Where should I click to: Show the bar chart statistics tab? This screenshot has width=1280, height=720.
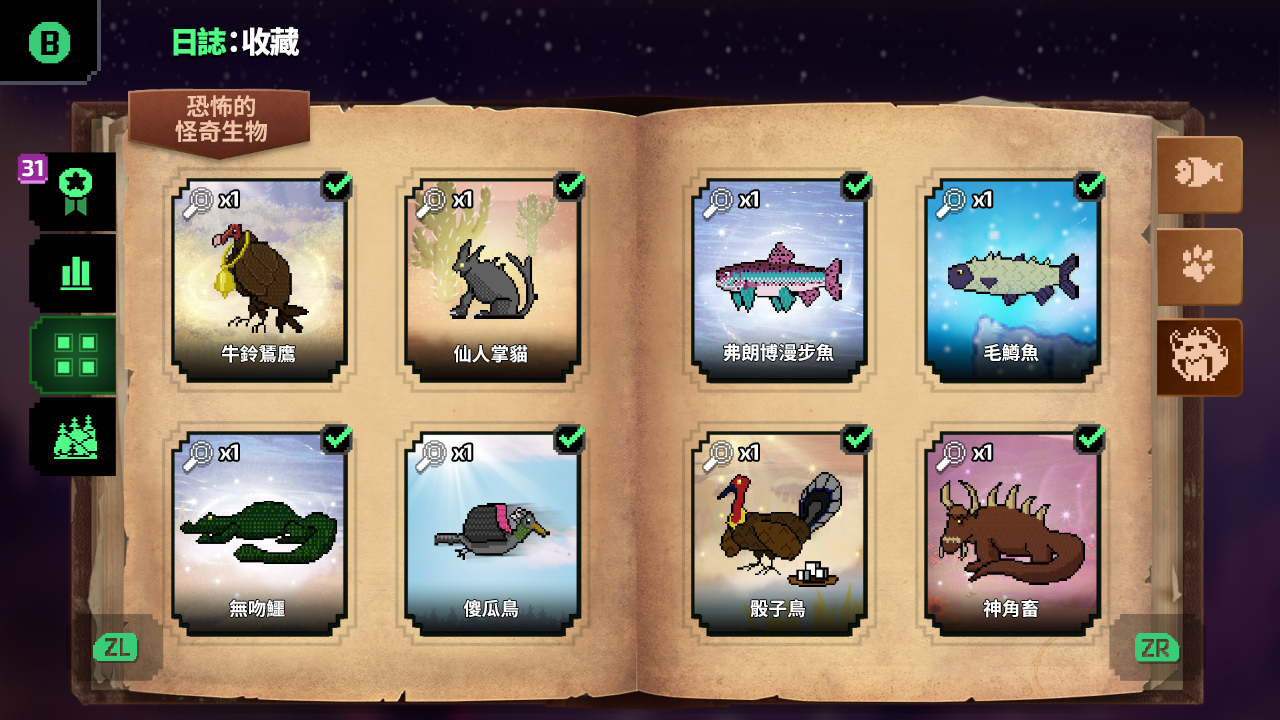pos(75,272)
